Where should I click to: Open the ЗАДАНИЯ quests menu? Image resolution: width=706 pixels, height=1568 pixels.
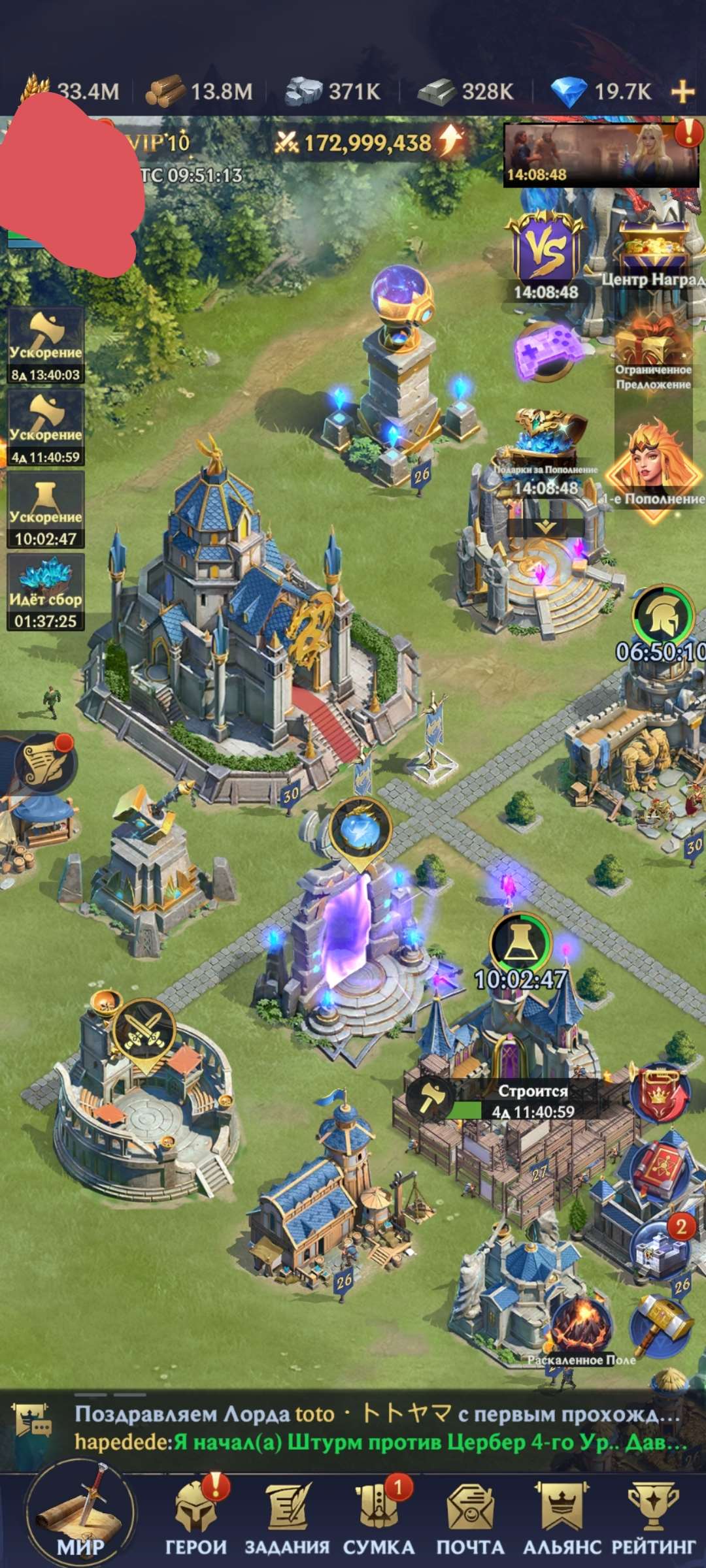click(287, 1518)
